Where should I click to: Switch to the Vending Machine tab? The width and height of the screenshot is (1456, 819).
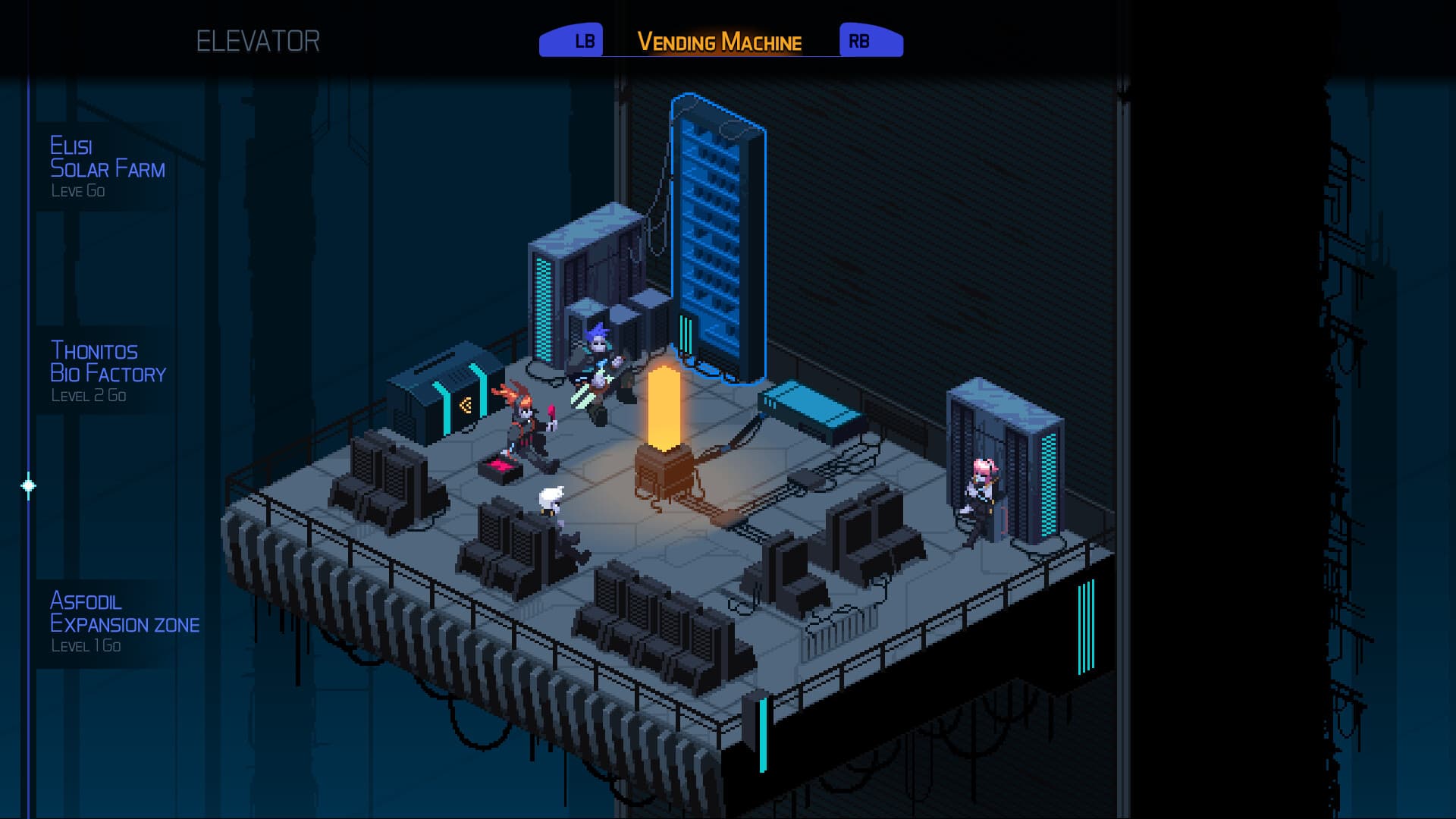tap(719, 42)
